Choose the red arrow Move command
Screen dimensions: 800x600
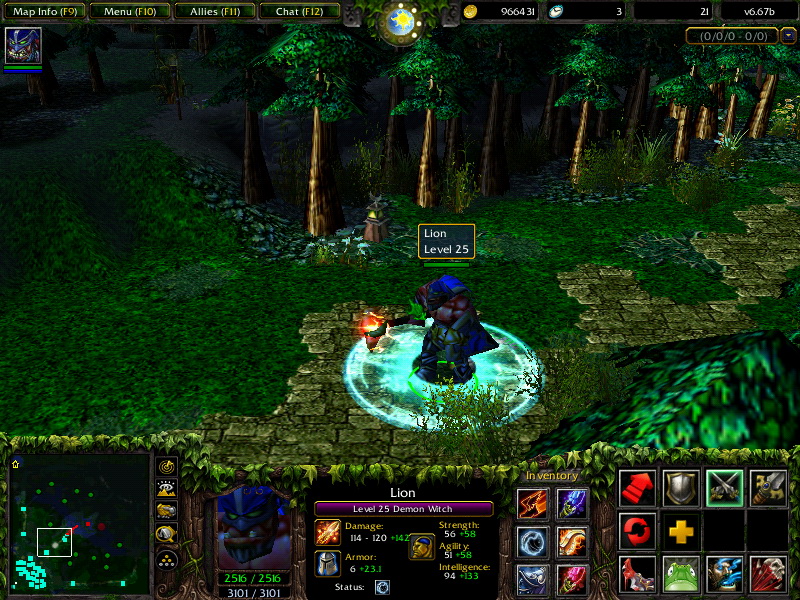click(x=637, y=487)
